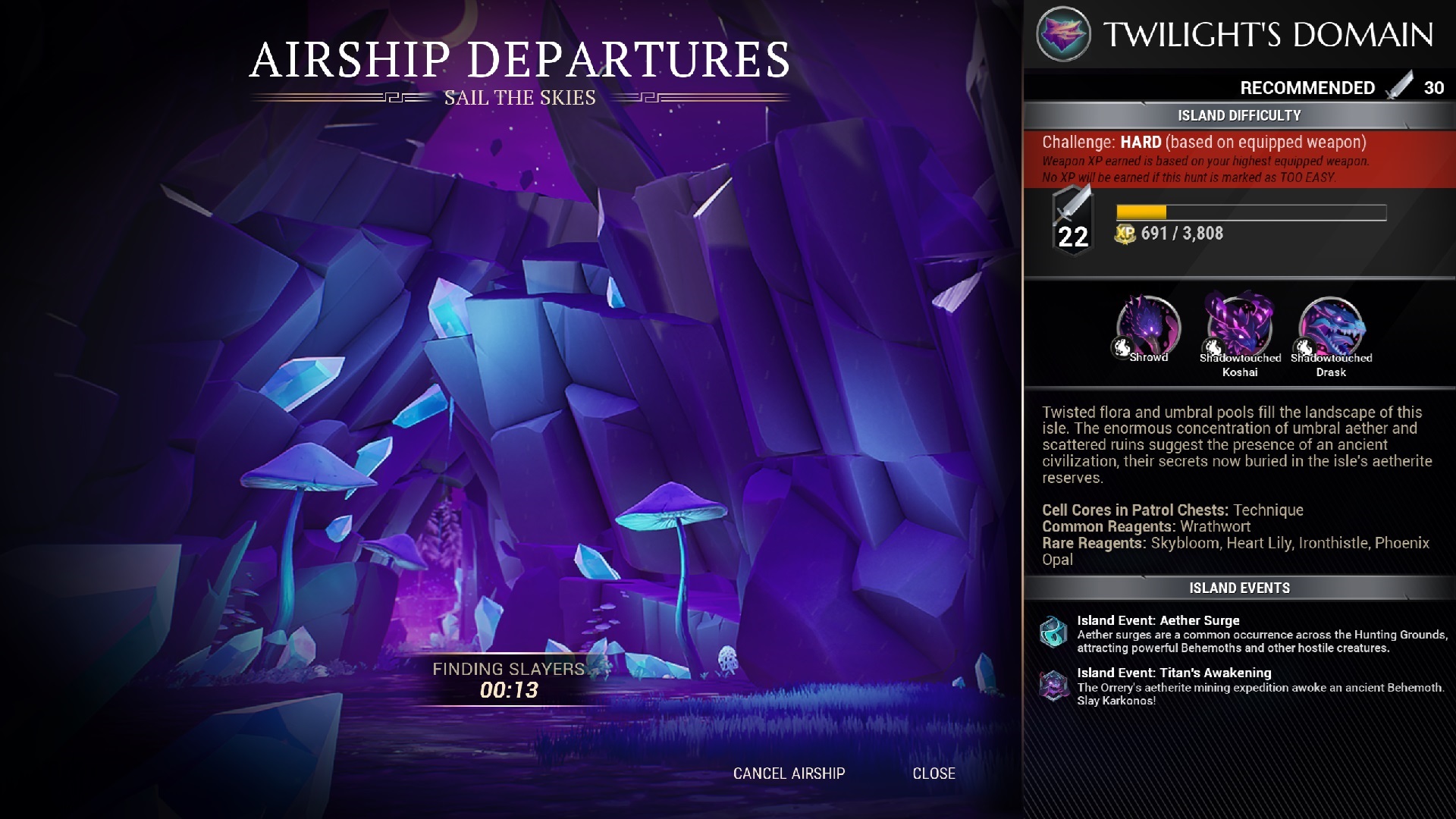Close the Airship Departures screen

pyautogui.click(x=934, y=773)
